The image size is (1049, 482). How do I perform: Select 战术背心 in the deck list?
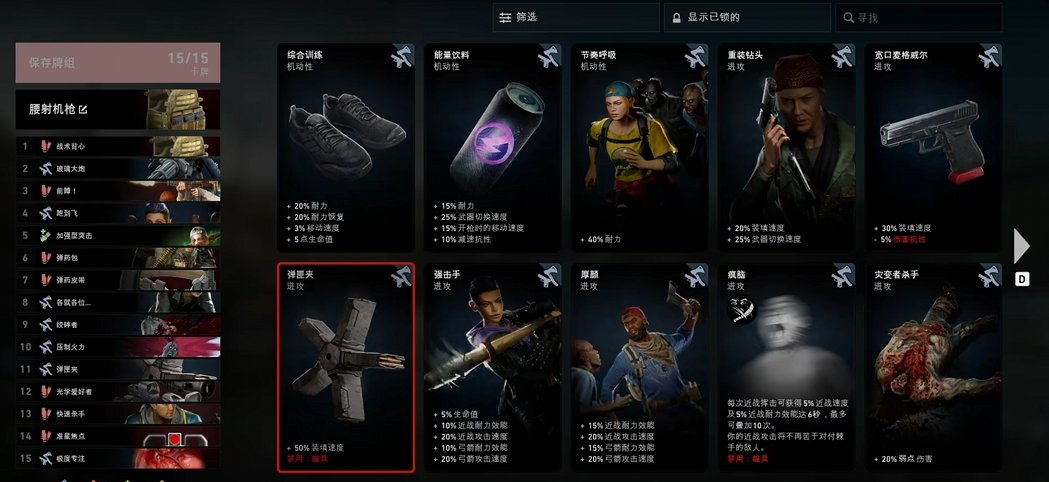coord(118,146)
